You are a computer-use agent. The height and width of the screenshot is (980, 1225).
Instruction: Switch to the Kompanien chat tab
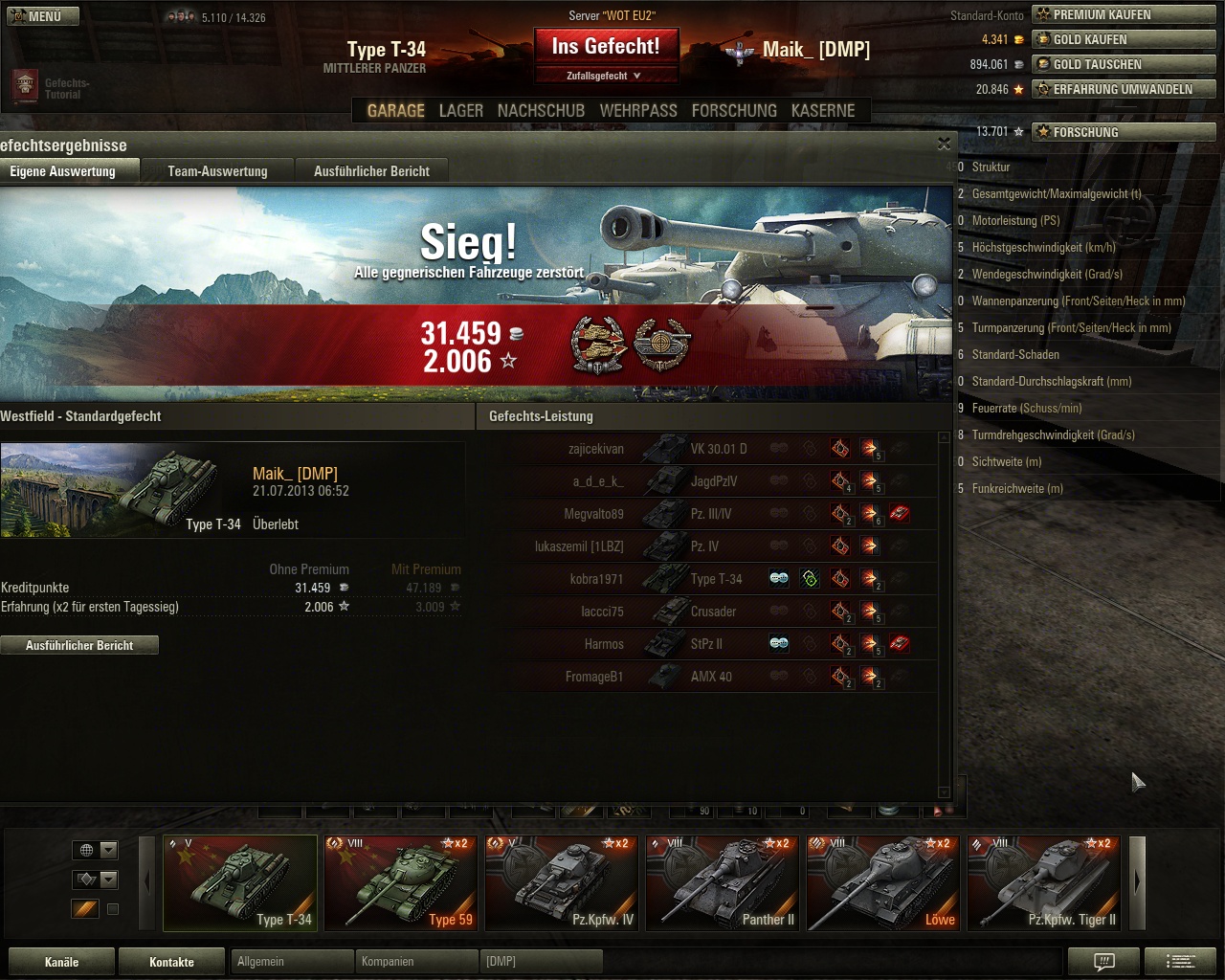pyautogui.click(x=417, y=961)
